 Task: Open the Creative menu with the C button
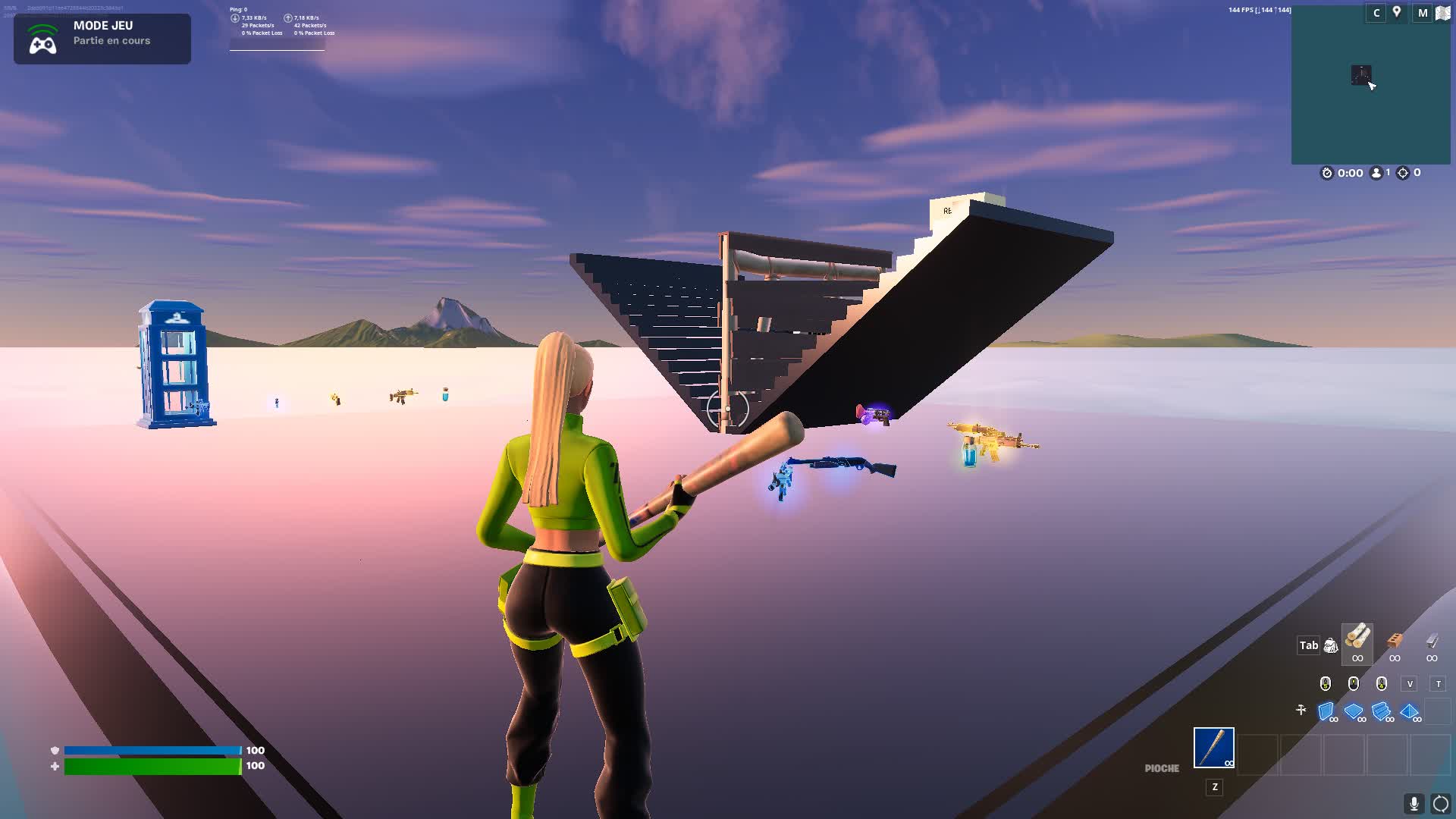1376,12
